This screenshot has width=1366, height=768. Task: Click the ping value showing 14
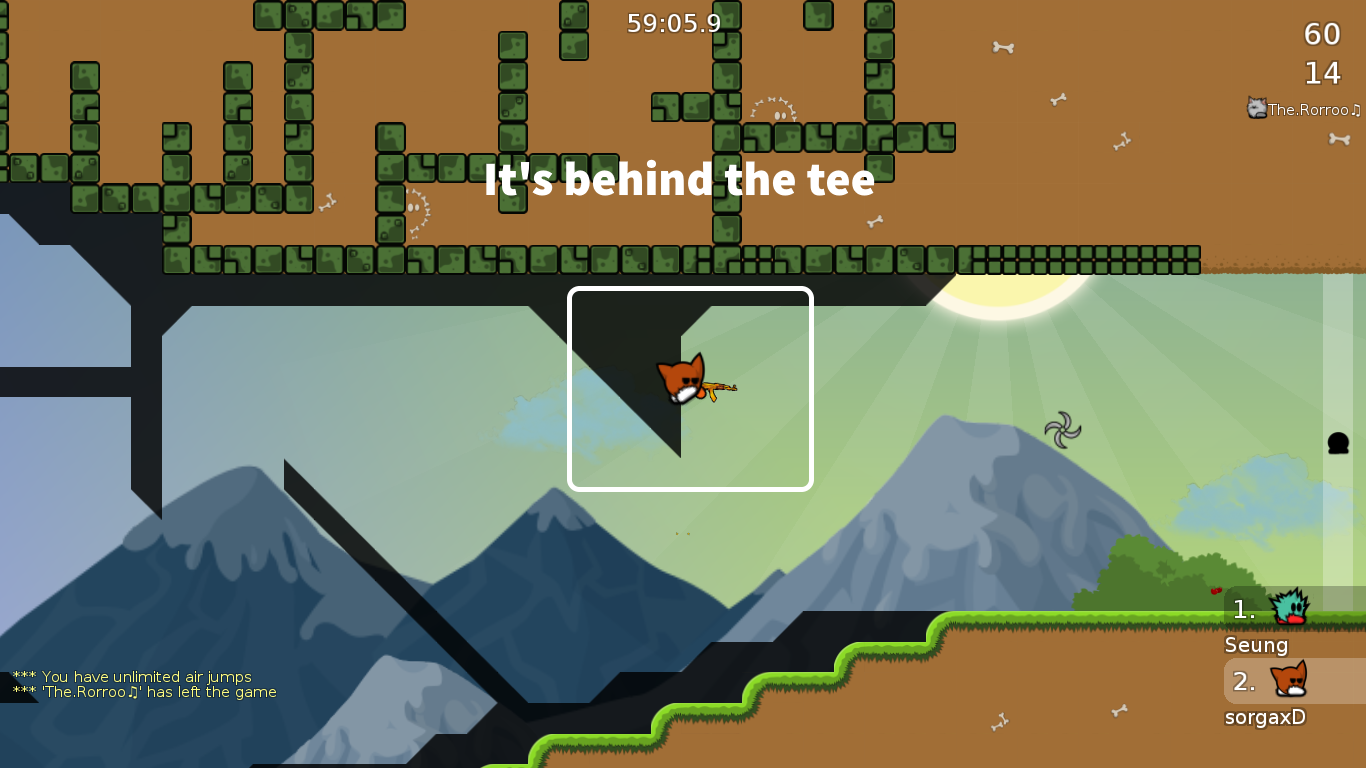click(1323, 73)
